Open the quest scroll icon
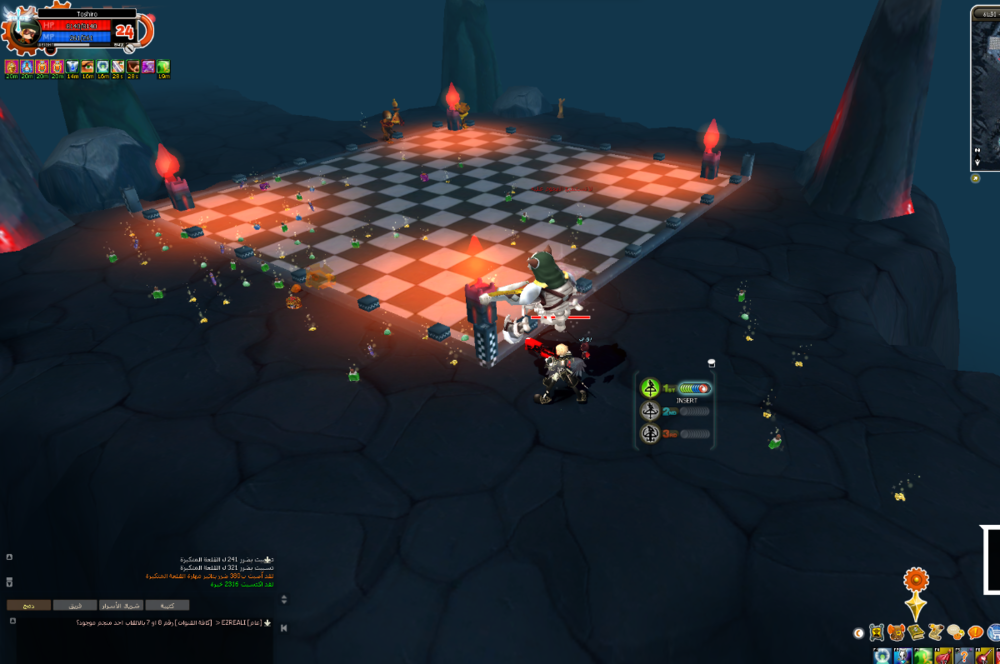Screen dimensions: 1000x664 pyautogui.click(x=935, y=632)
